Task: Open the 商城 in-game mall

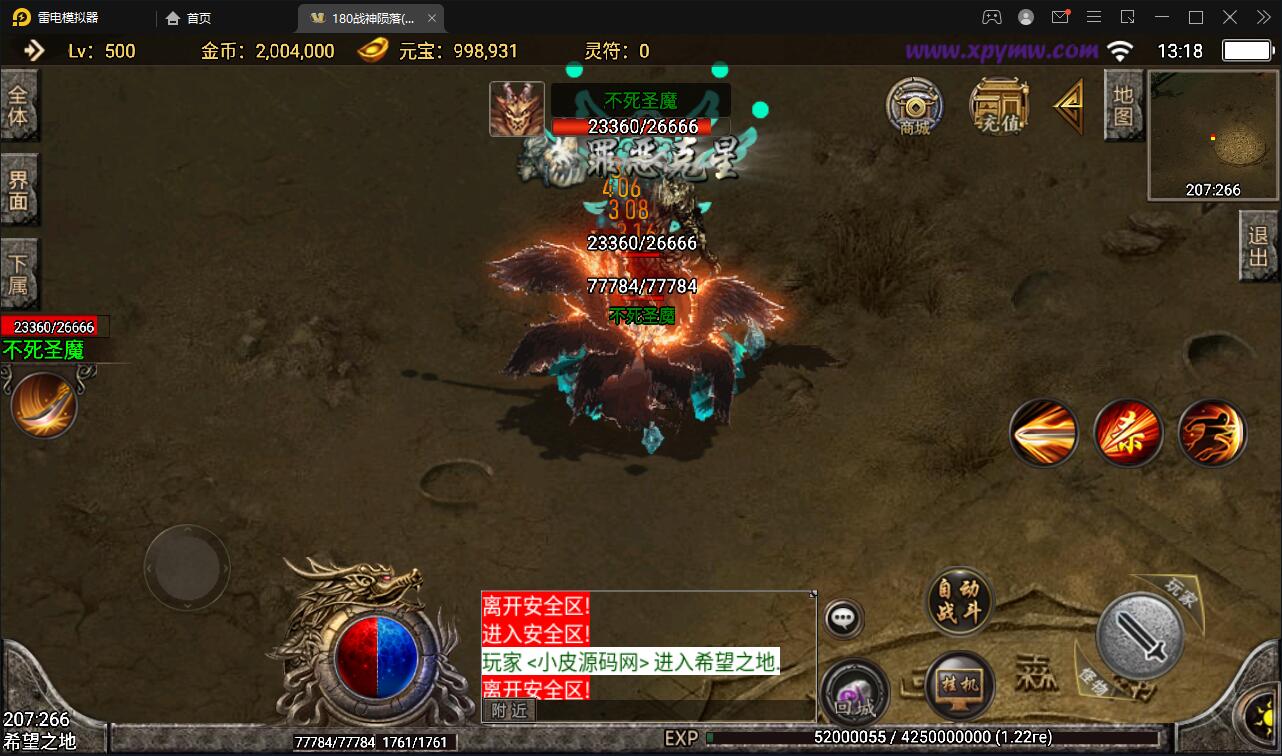Action: click(915, 105)
